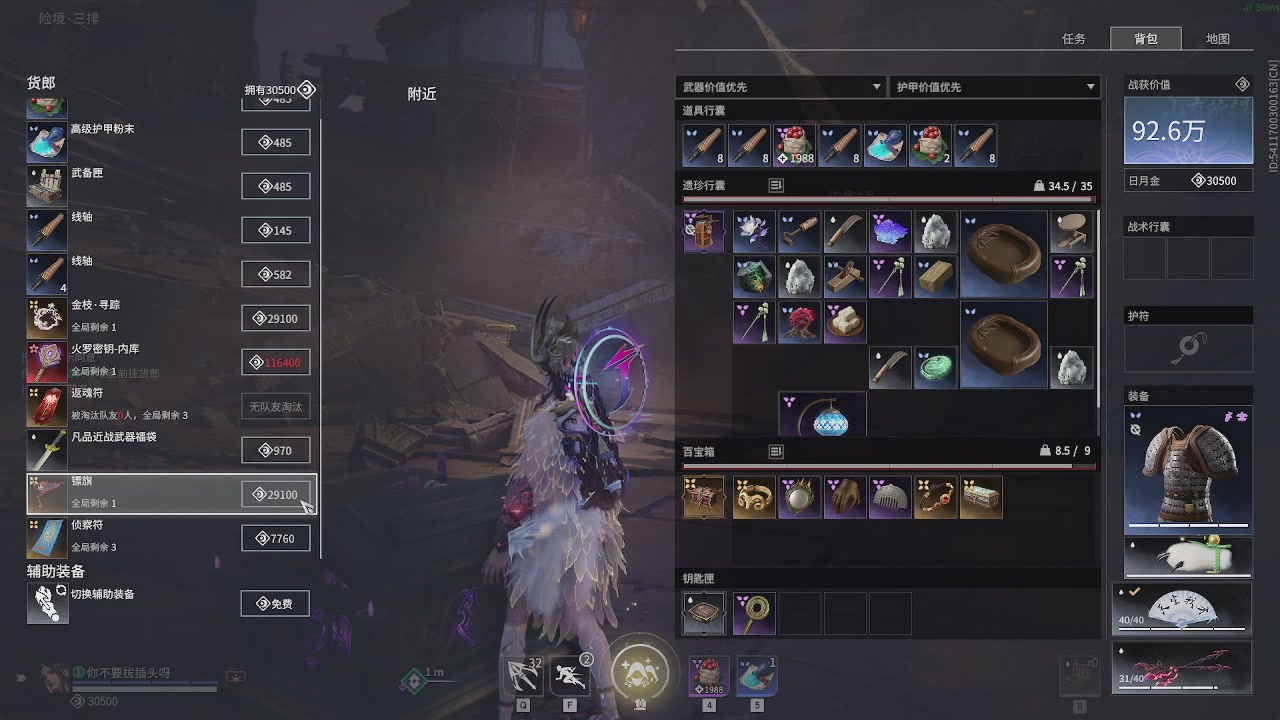Buy 镖旗 for 29100
This screenshot has height=720, width=1280.
coord(275,494)
